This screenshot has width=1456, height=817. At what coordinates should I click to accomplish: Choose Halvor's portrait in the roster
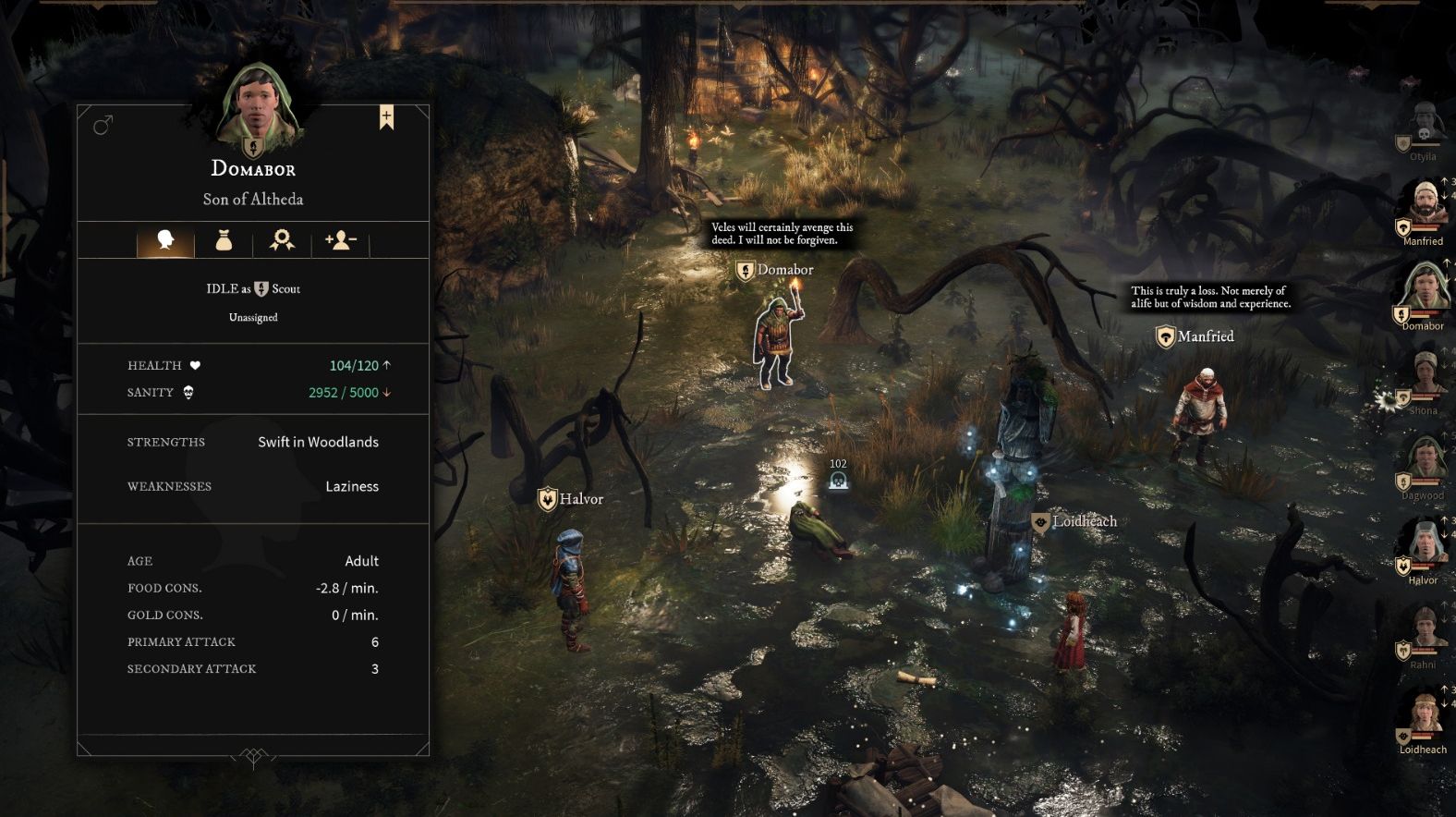point(1424,547)
